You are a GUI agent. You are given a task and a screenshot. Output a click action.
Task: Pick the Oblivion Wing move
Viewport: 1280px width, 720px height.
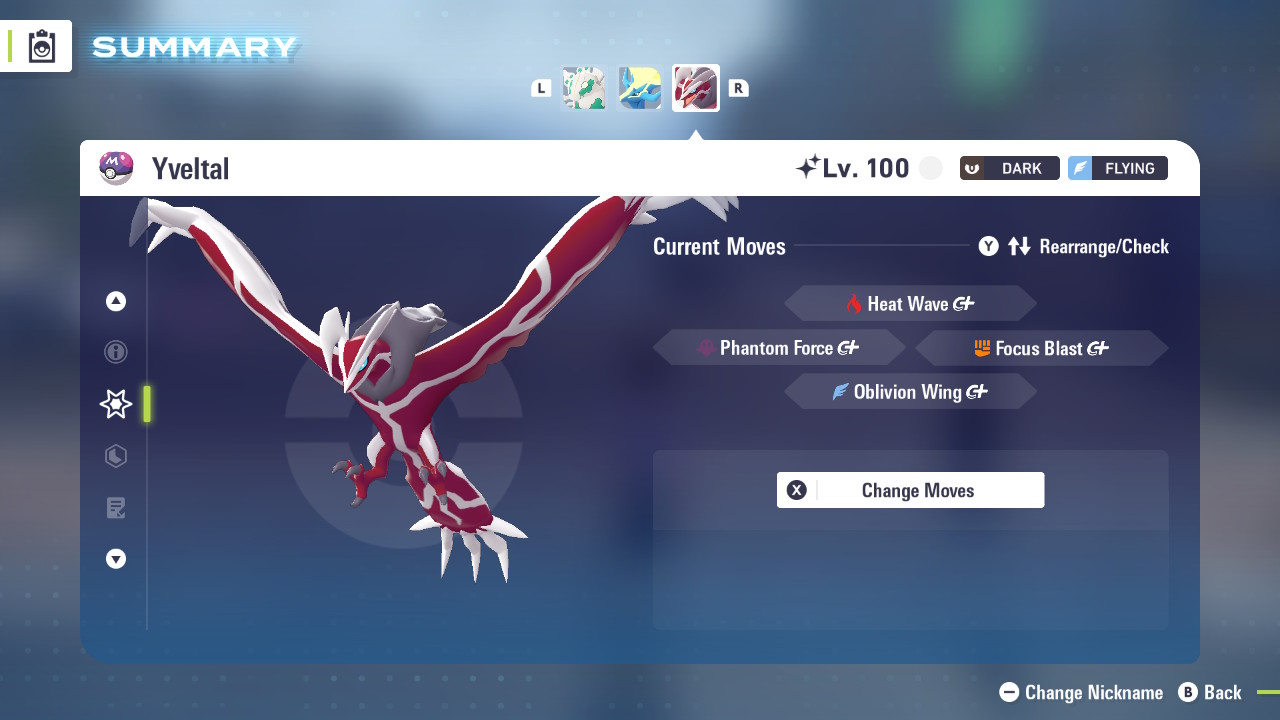pos(910,392)
